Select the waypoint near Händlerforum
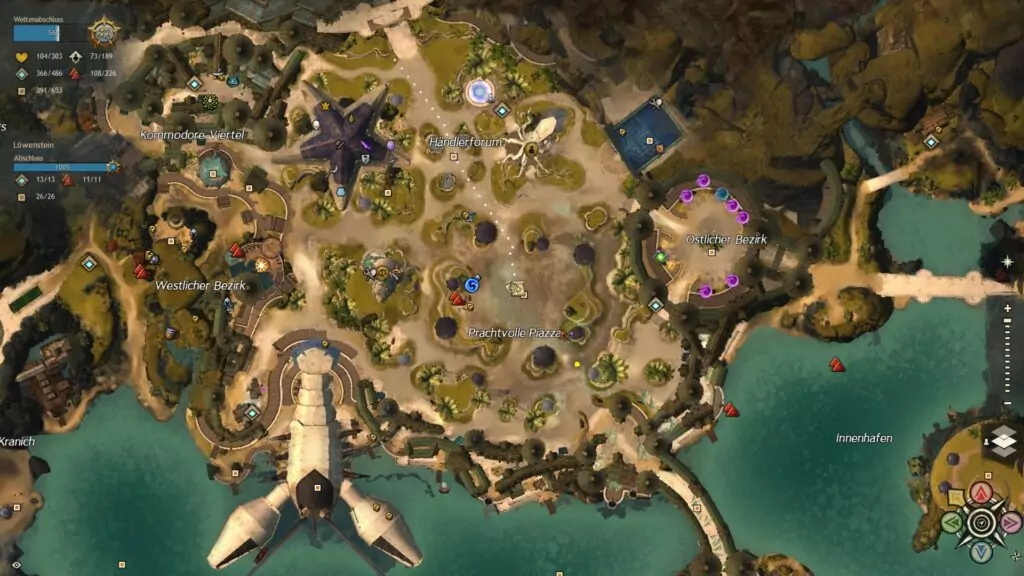This screenshot has height=576, width=1024. pos(502,110)
